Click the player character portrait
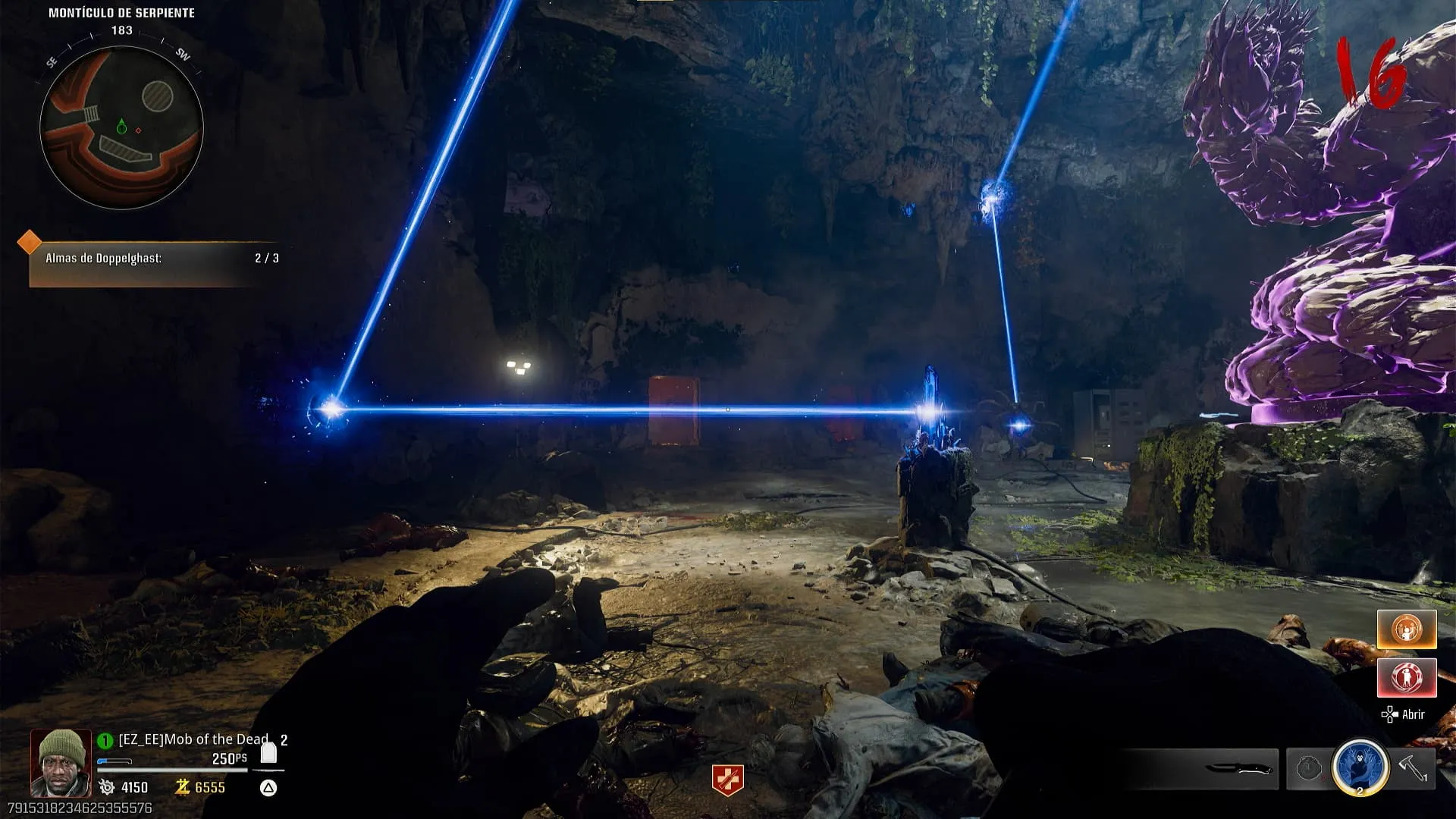 [61, 764]
